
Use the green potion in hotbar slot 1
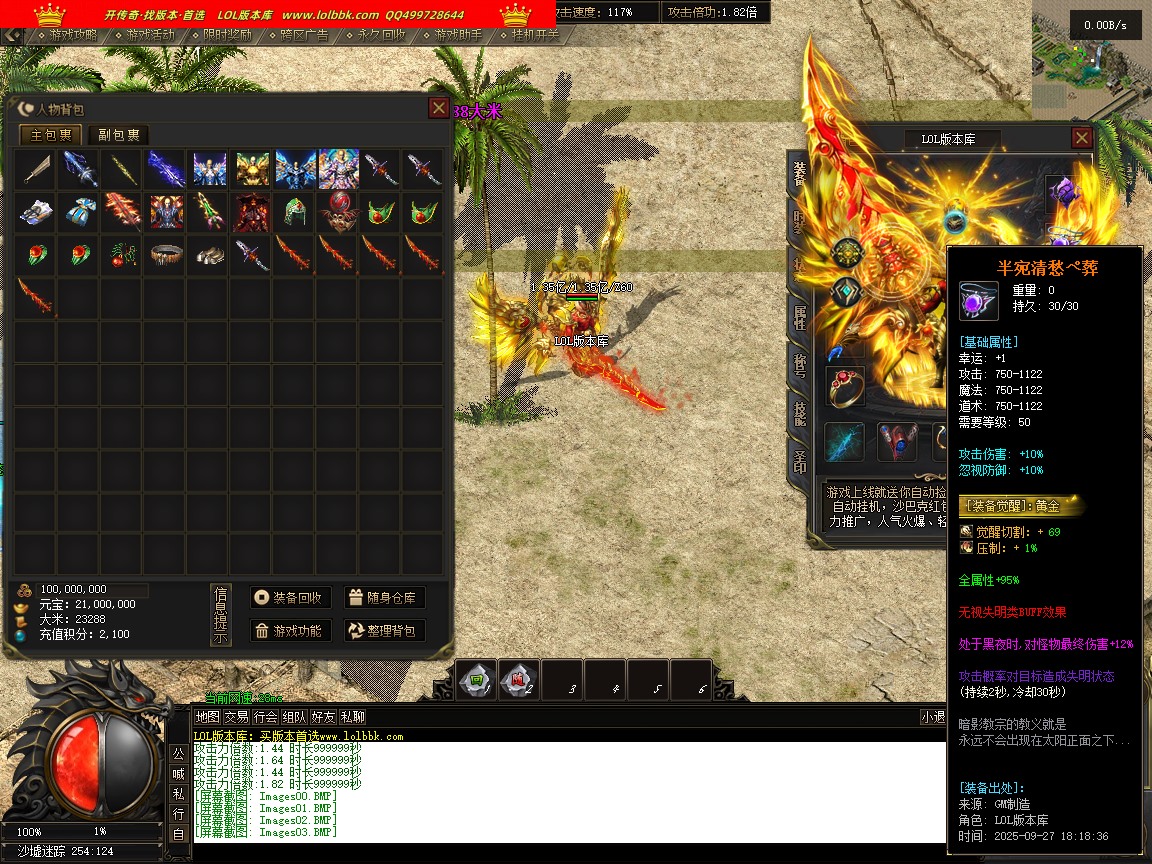[477, 680]
